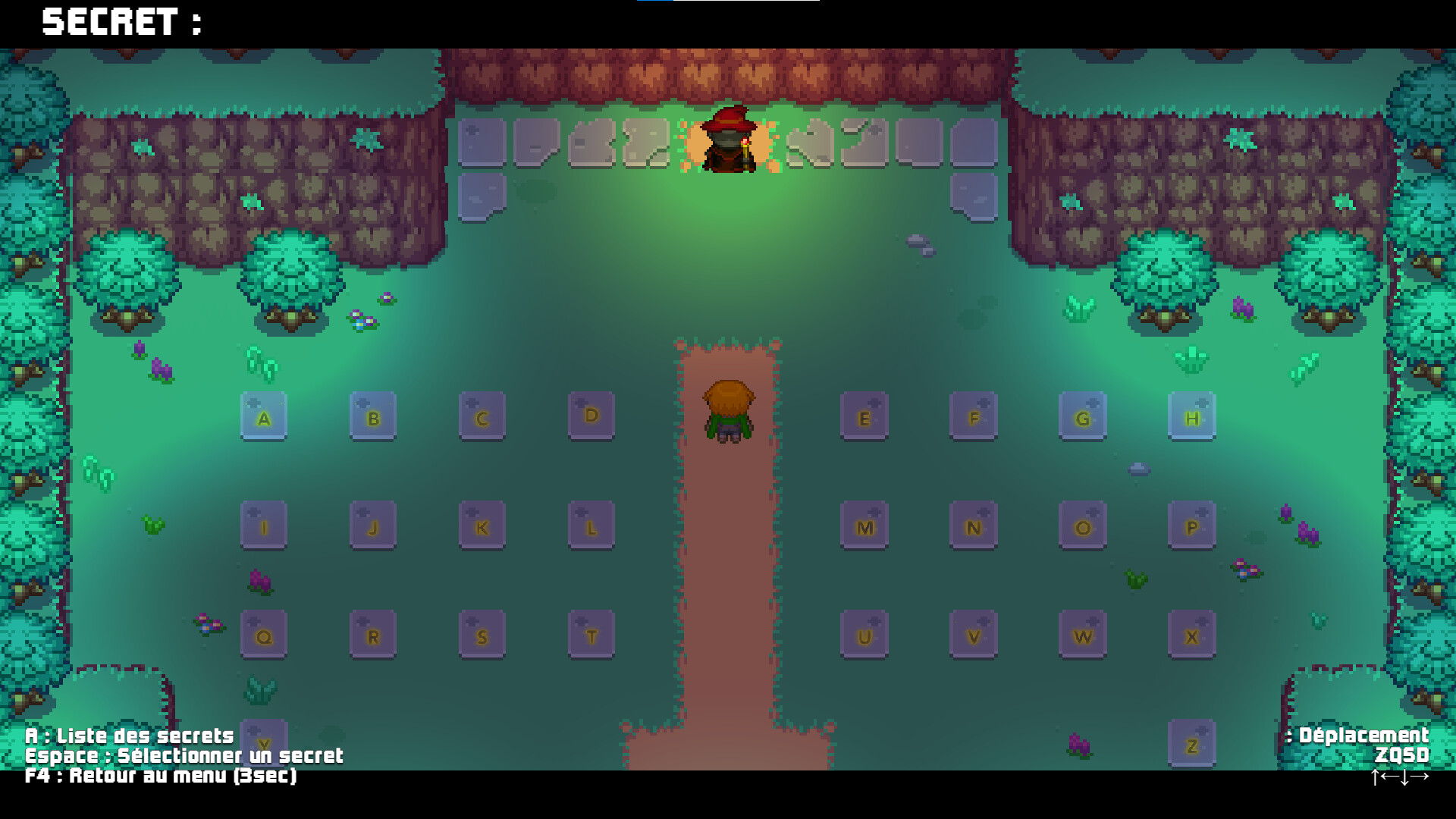Click 'Espace : Sélectionner un secret' text
This screenshot has height=819, width=1456.
(x=184, y=756)
